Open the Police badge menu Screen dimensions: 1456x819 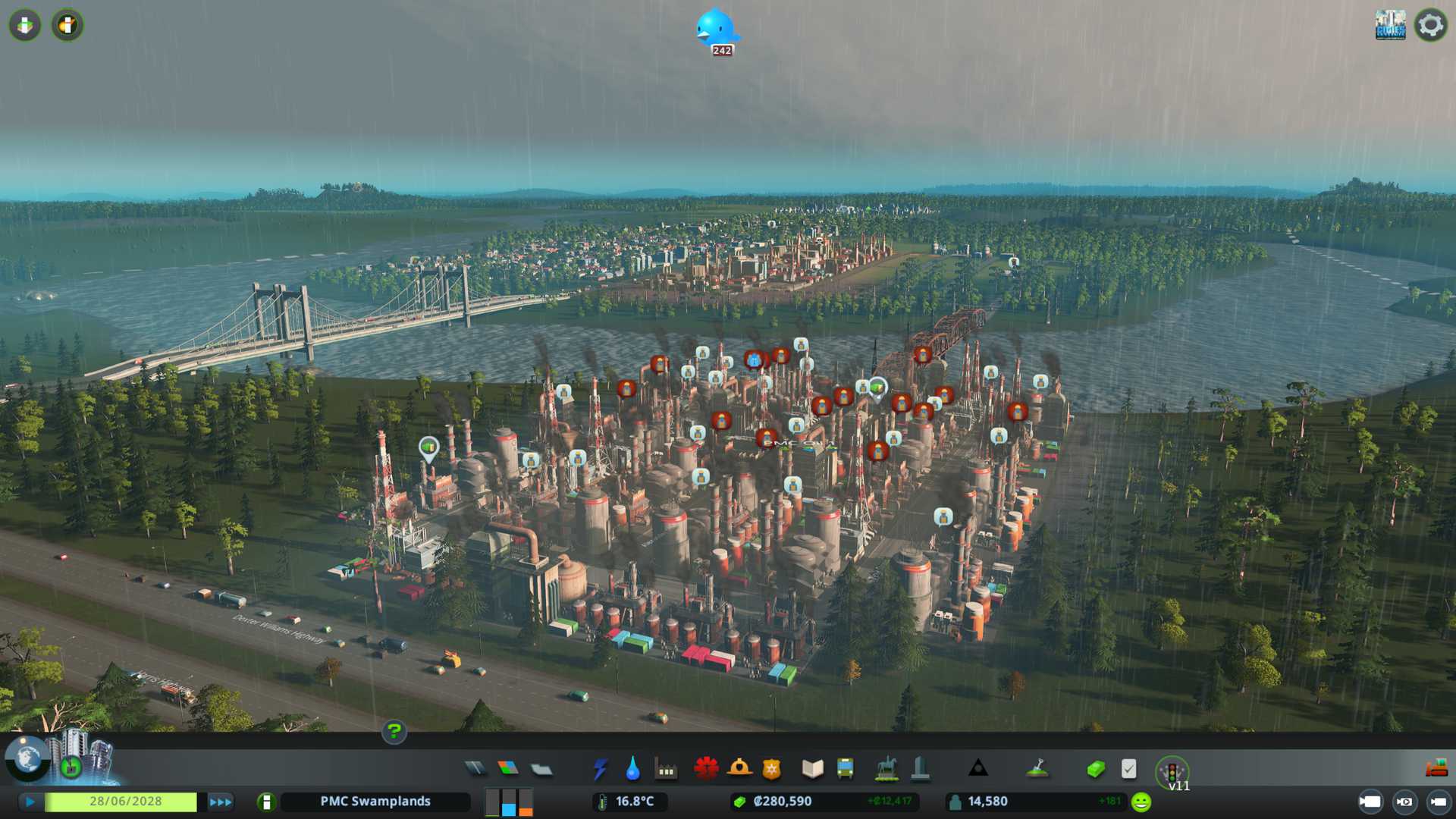click(771, 769)
